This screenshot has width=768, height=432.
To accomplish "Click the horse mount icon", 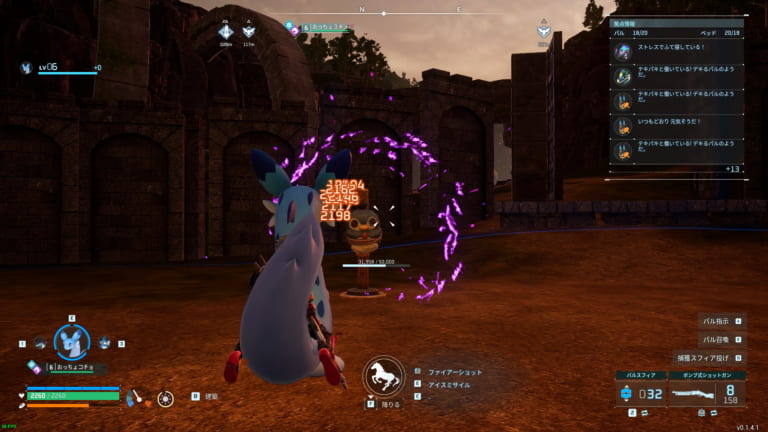I will tap(383, 376).
